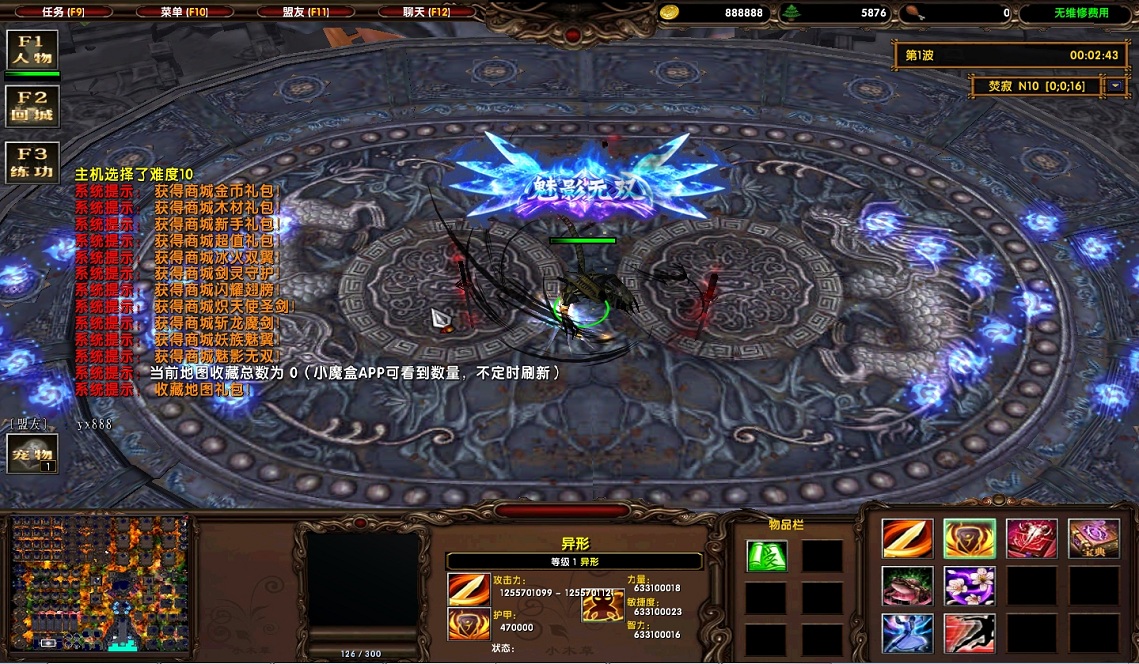This screenshot has height=664, width=1139.
Task: Activate the cherry blossom ability icon
Action: 969,586
